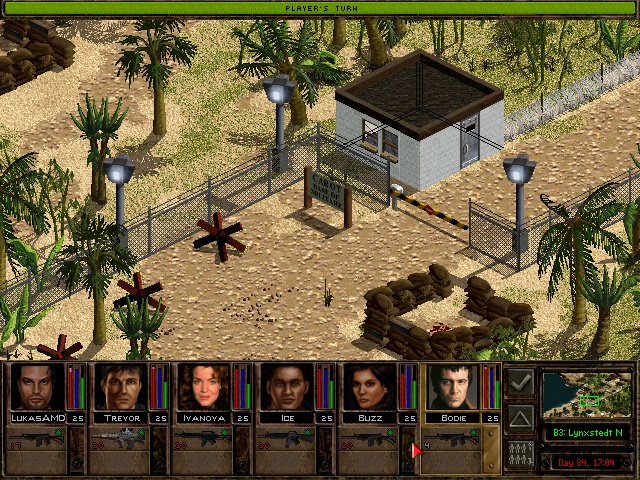The height and width of the screenshot is (480, 640).
Task: Click the triangle button
Action: point(520,418)
